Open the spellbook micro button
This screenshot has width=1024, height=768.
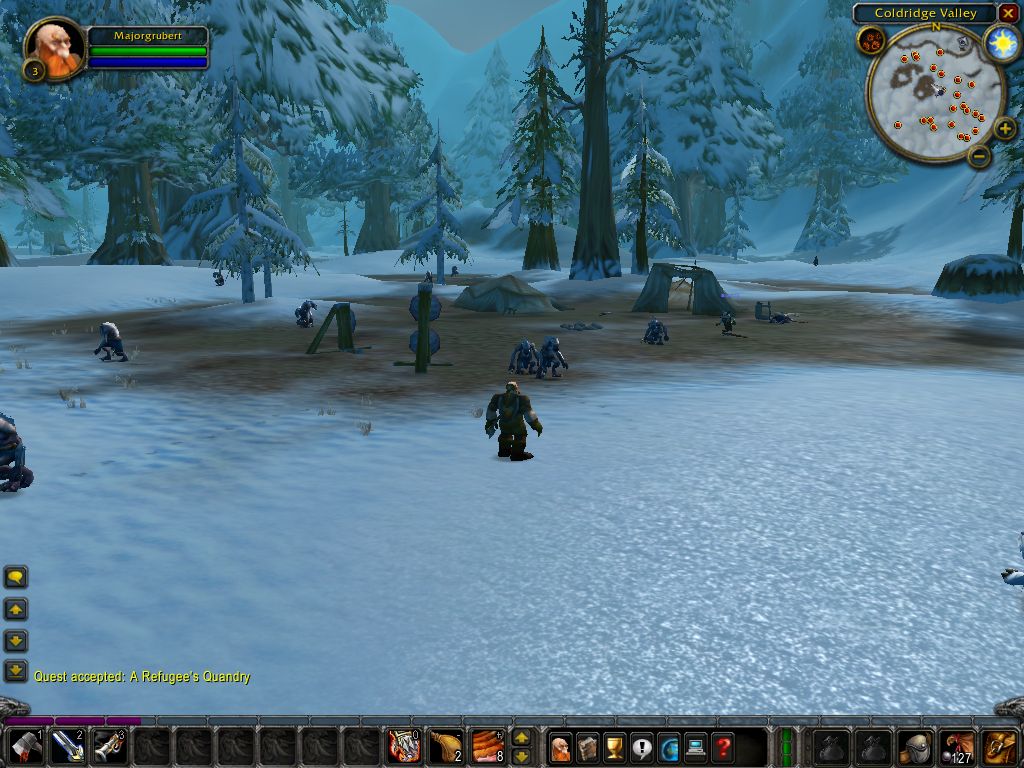coord(588,747)
